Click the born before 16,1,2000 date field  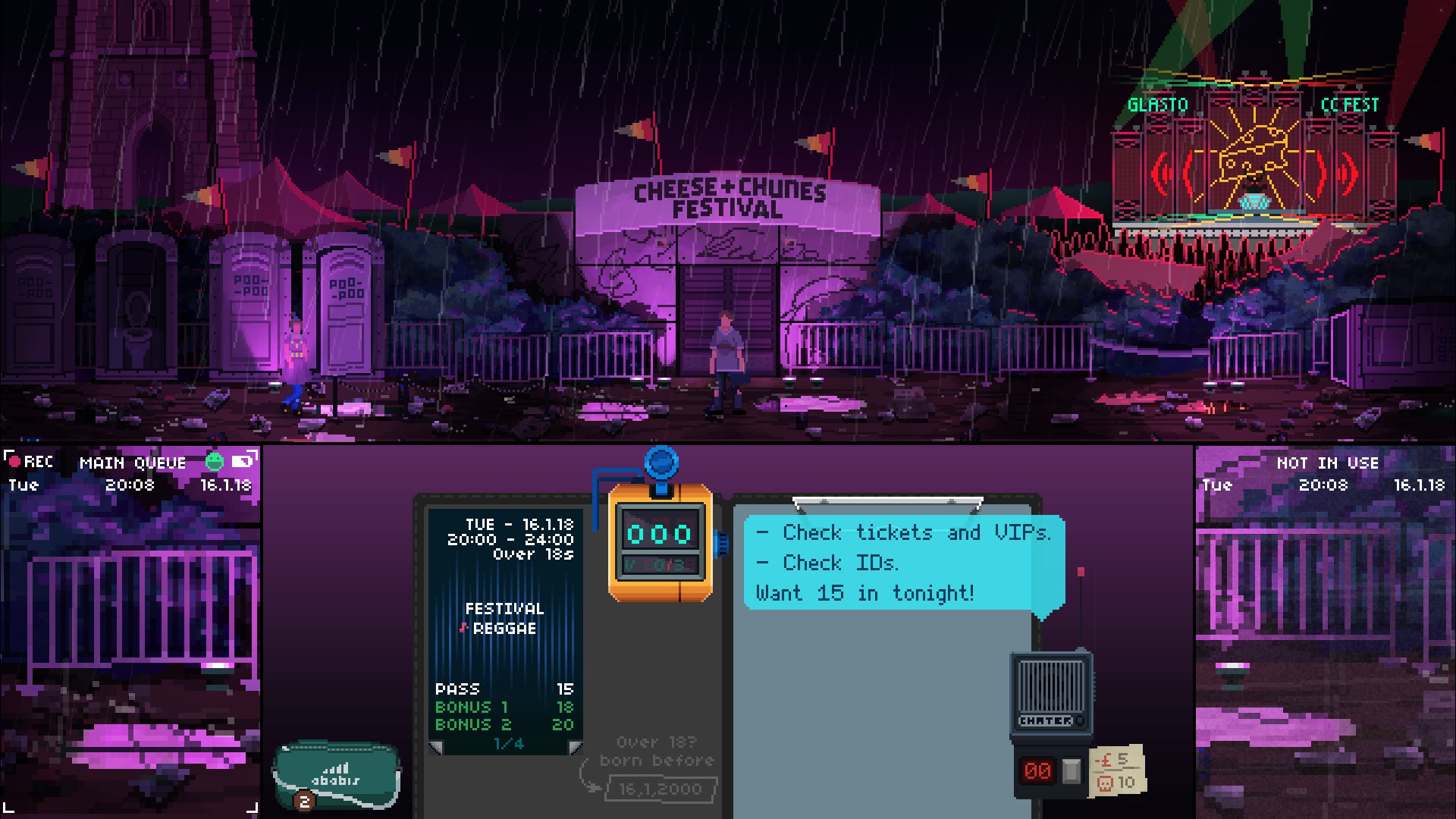click(x=658, y=789)
